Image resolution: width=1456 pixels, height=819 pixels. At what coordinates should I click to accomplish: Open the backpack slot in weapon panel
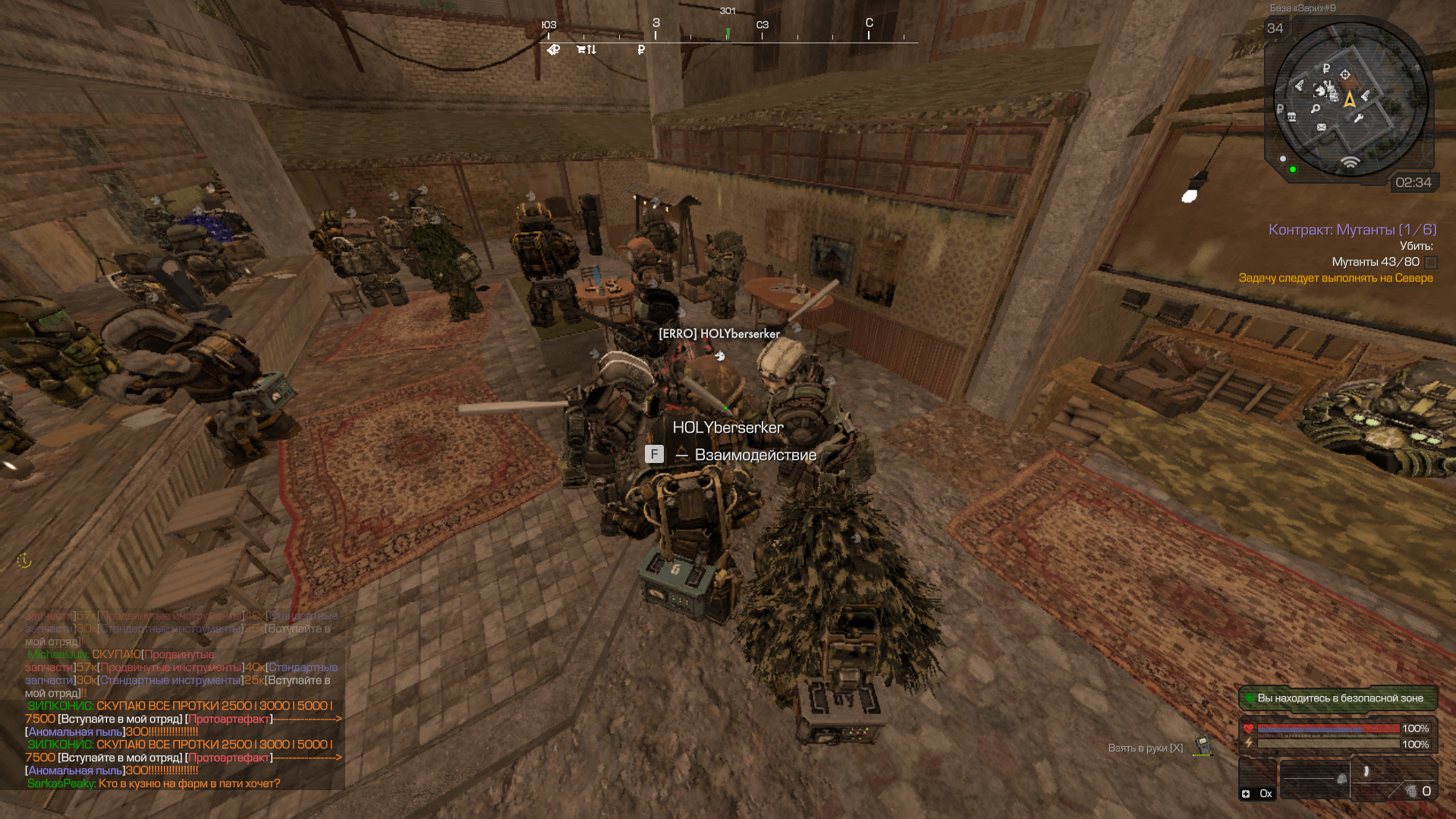click(1341, 779)
